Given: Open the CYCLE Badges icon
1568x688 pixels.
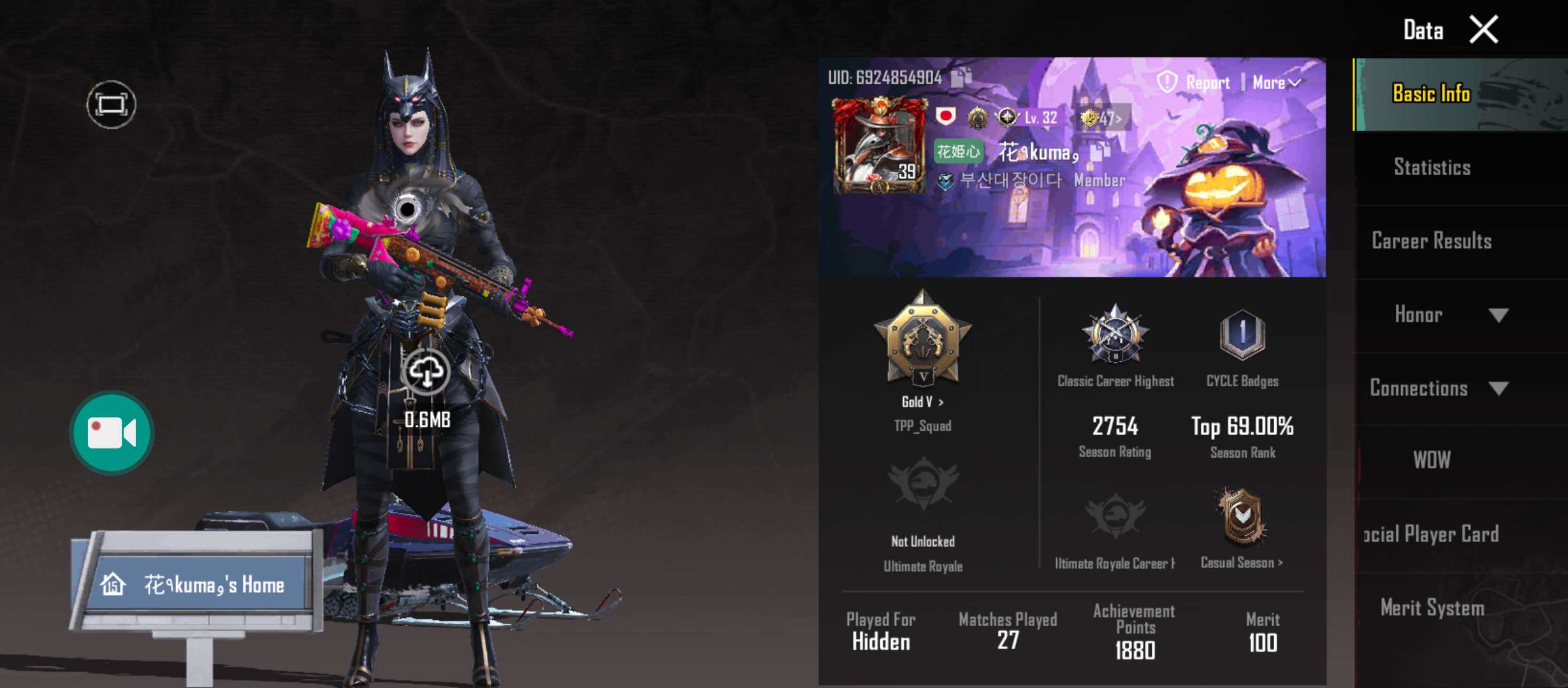Looking at the screenshot, I should pos(1242,334).
